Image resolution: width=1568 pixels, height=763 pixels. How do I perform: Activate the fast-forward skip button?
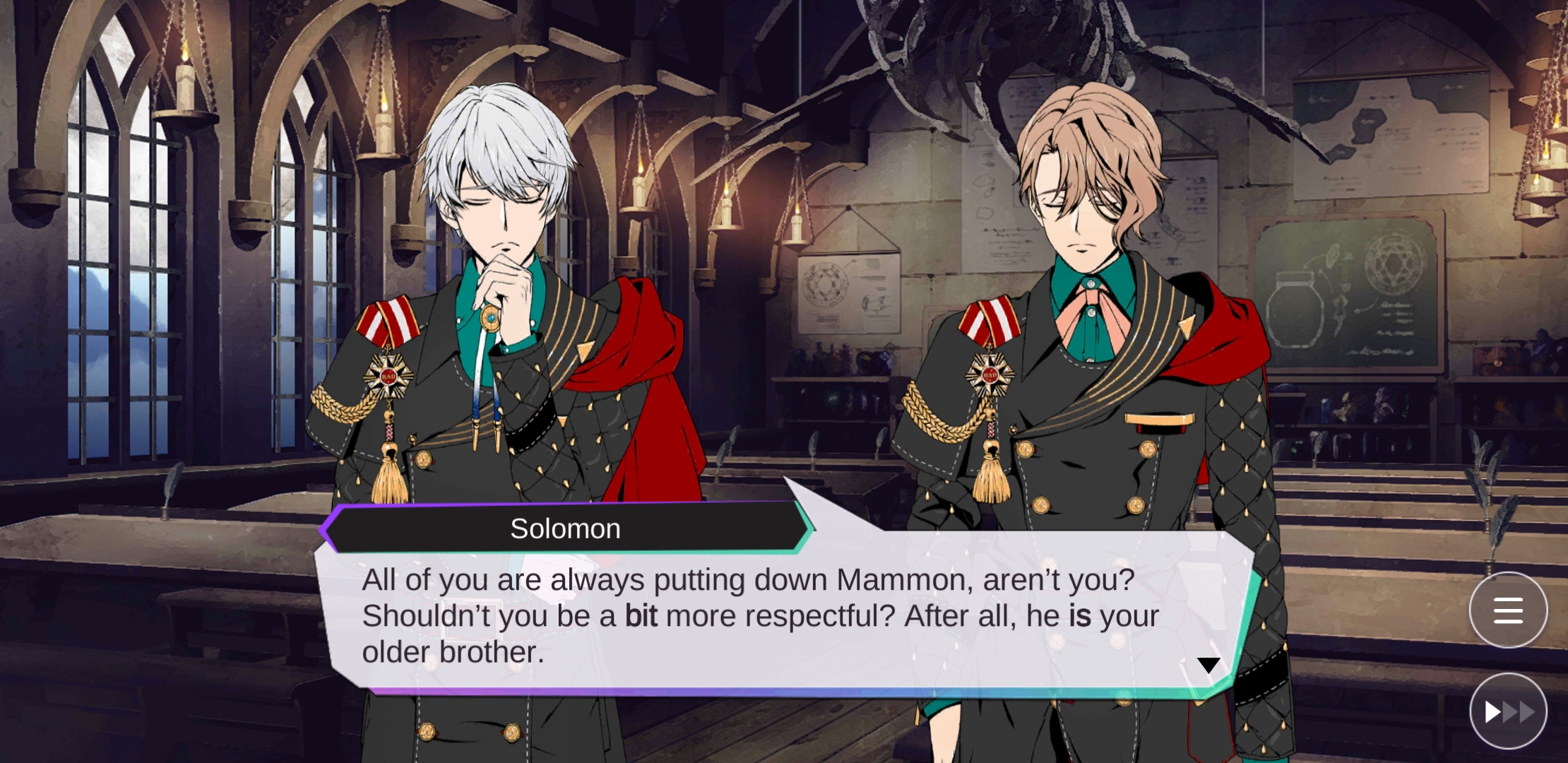(1508, 711)
